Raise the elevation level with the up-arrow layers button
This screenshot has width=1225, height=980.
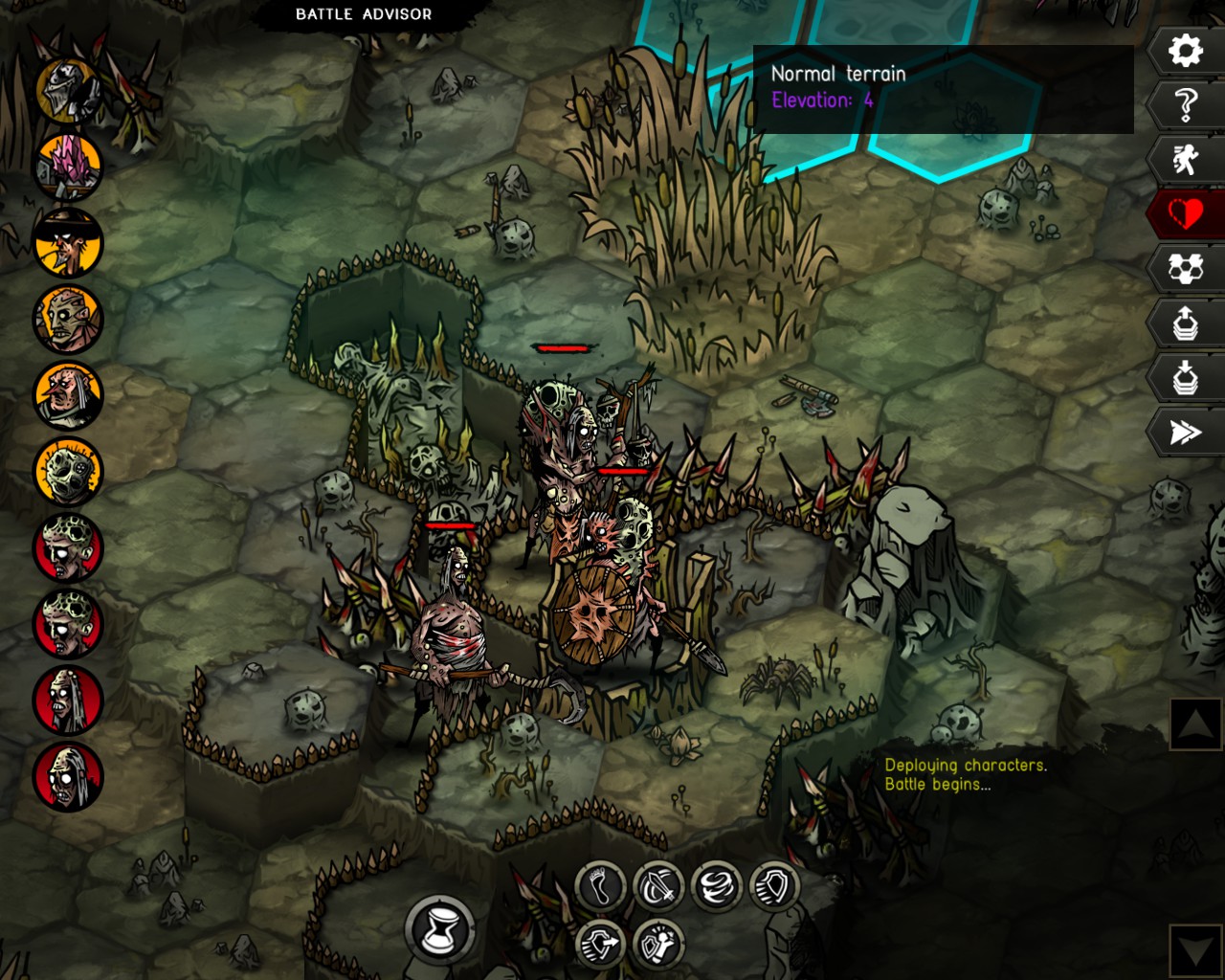point(1185,323)
